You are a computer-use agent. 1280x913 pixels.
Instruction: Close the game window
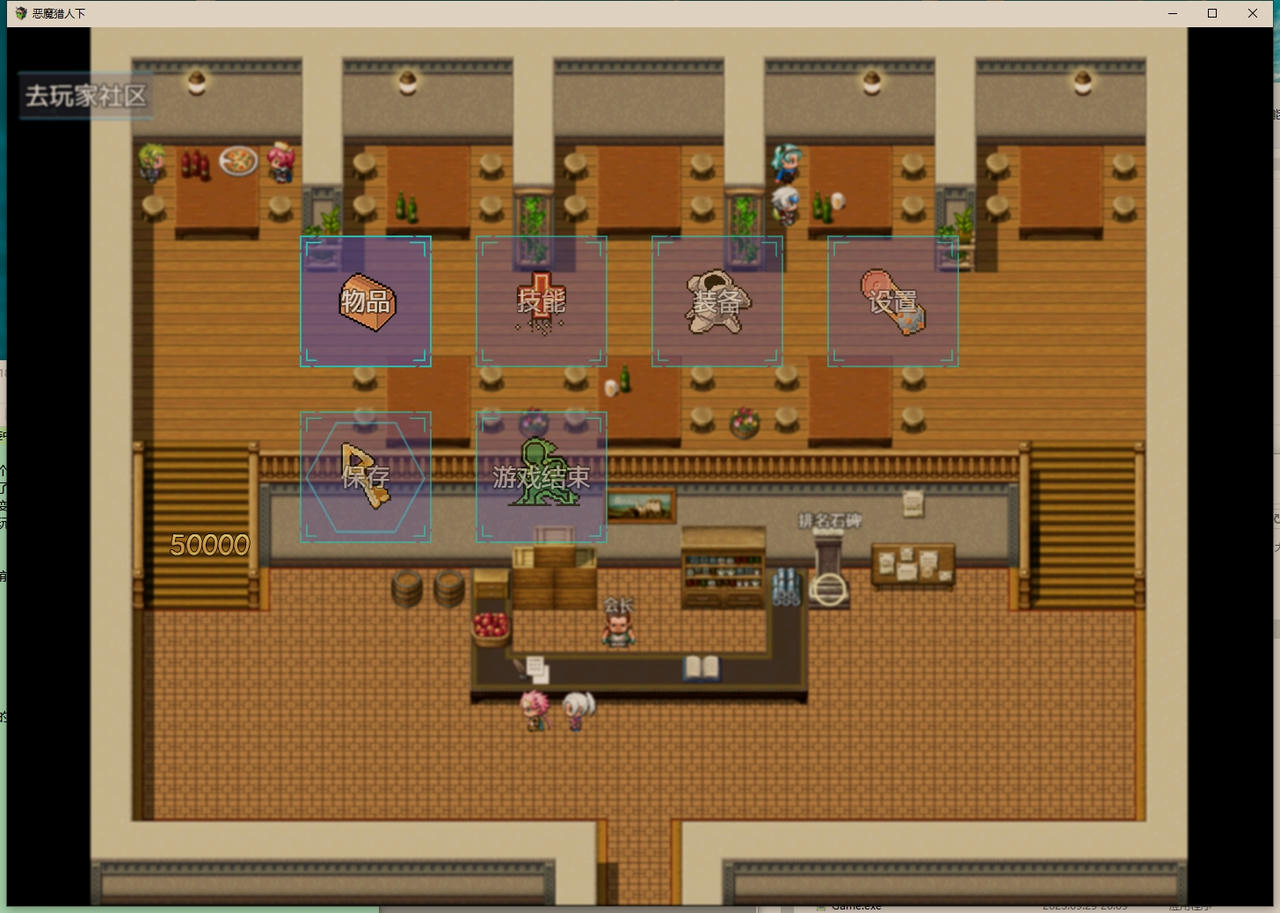tap(1252, 13)
